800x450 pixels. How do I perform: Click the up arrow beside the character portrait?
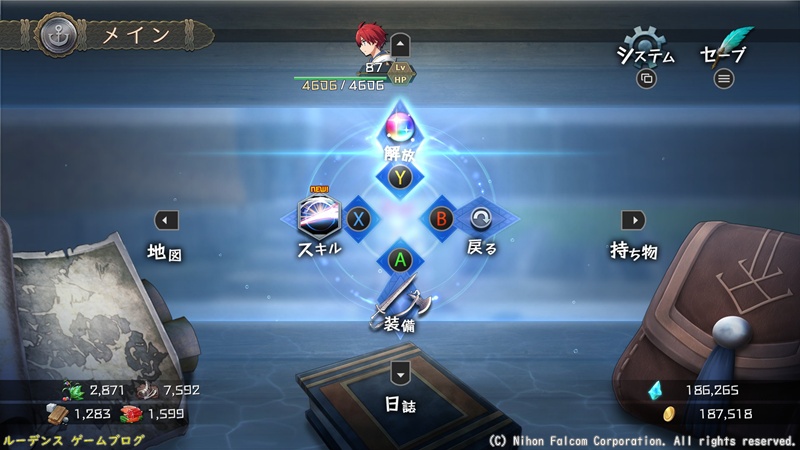click(x=400, y=44)
